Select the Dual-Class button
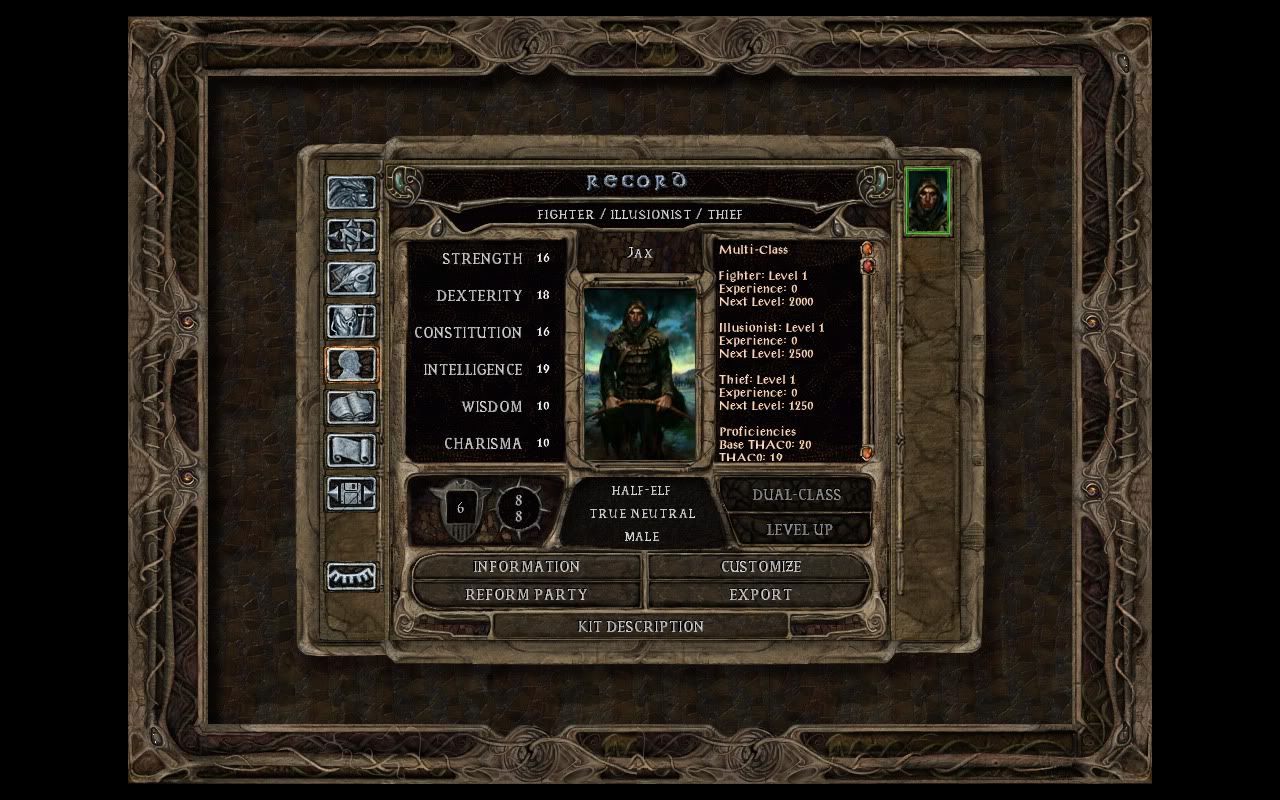 (x=796, y=495)
